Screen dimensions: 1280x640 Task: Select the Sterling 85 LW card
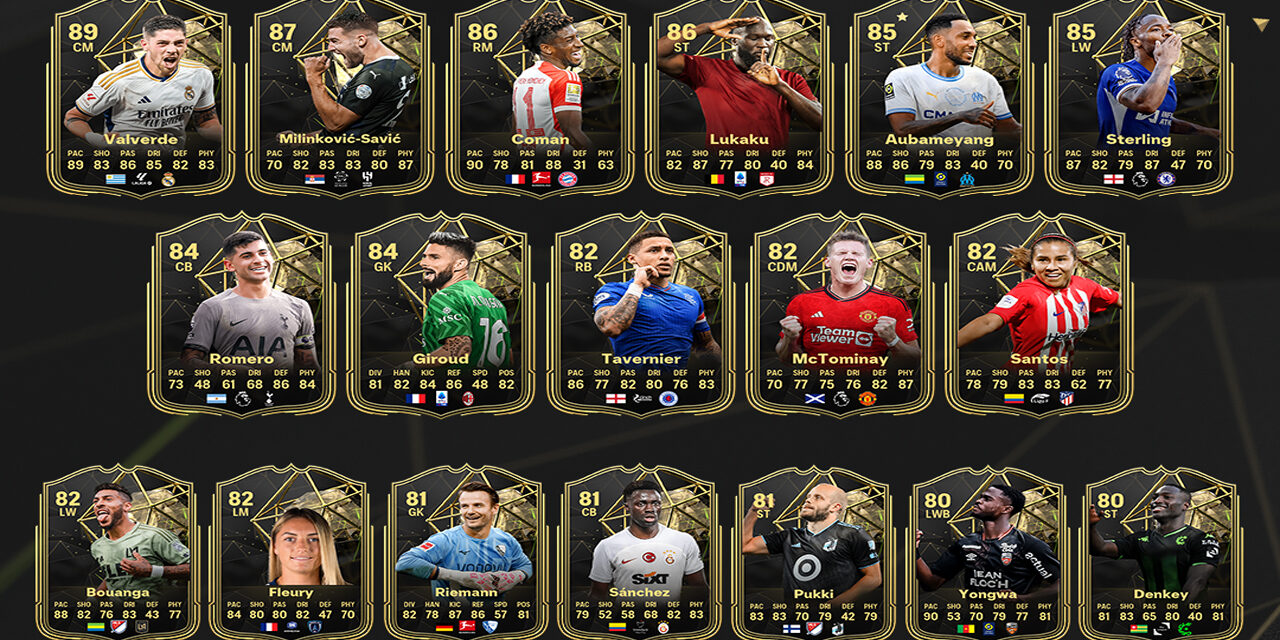pyautogui.click(x=1138, y=98)
